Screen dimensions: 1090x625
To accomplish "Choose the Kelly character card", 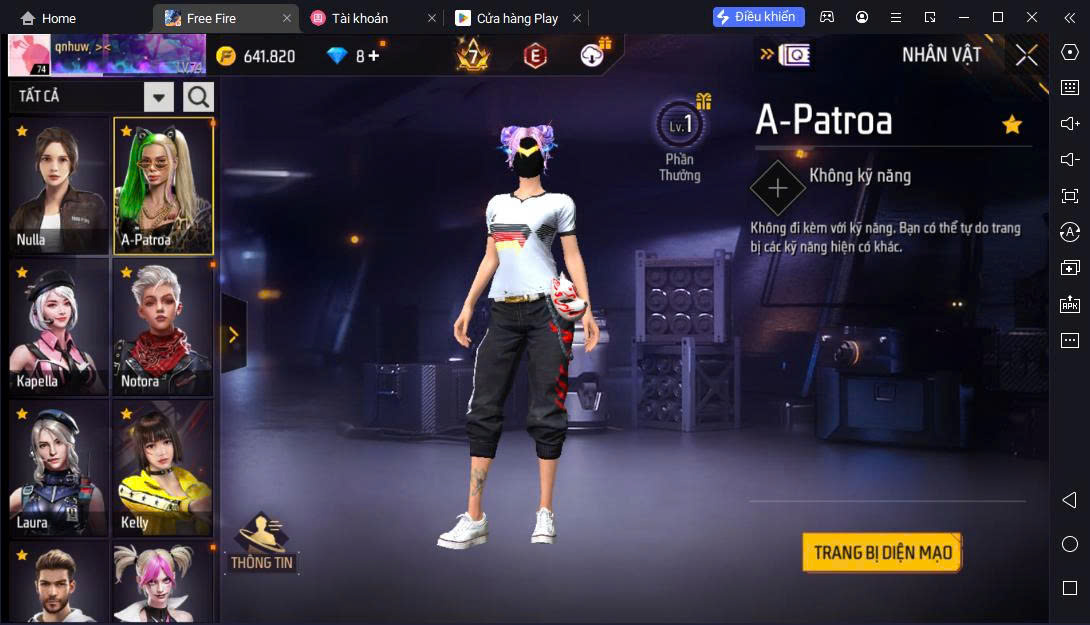I will coord(162,468).
